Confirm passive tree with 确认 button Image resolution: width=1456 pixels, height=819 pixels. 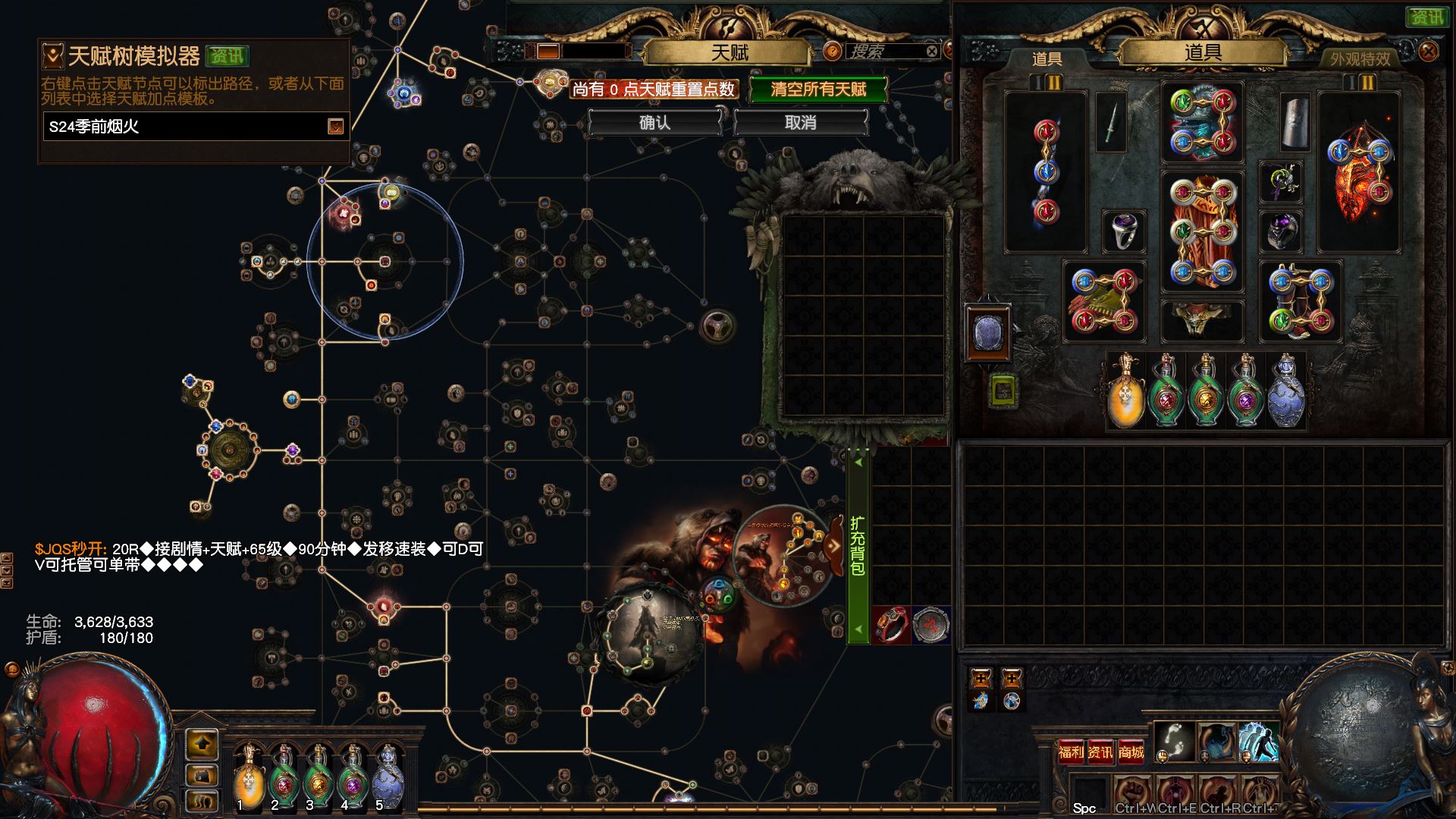click(654, 123)
